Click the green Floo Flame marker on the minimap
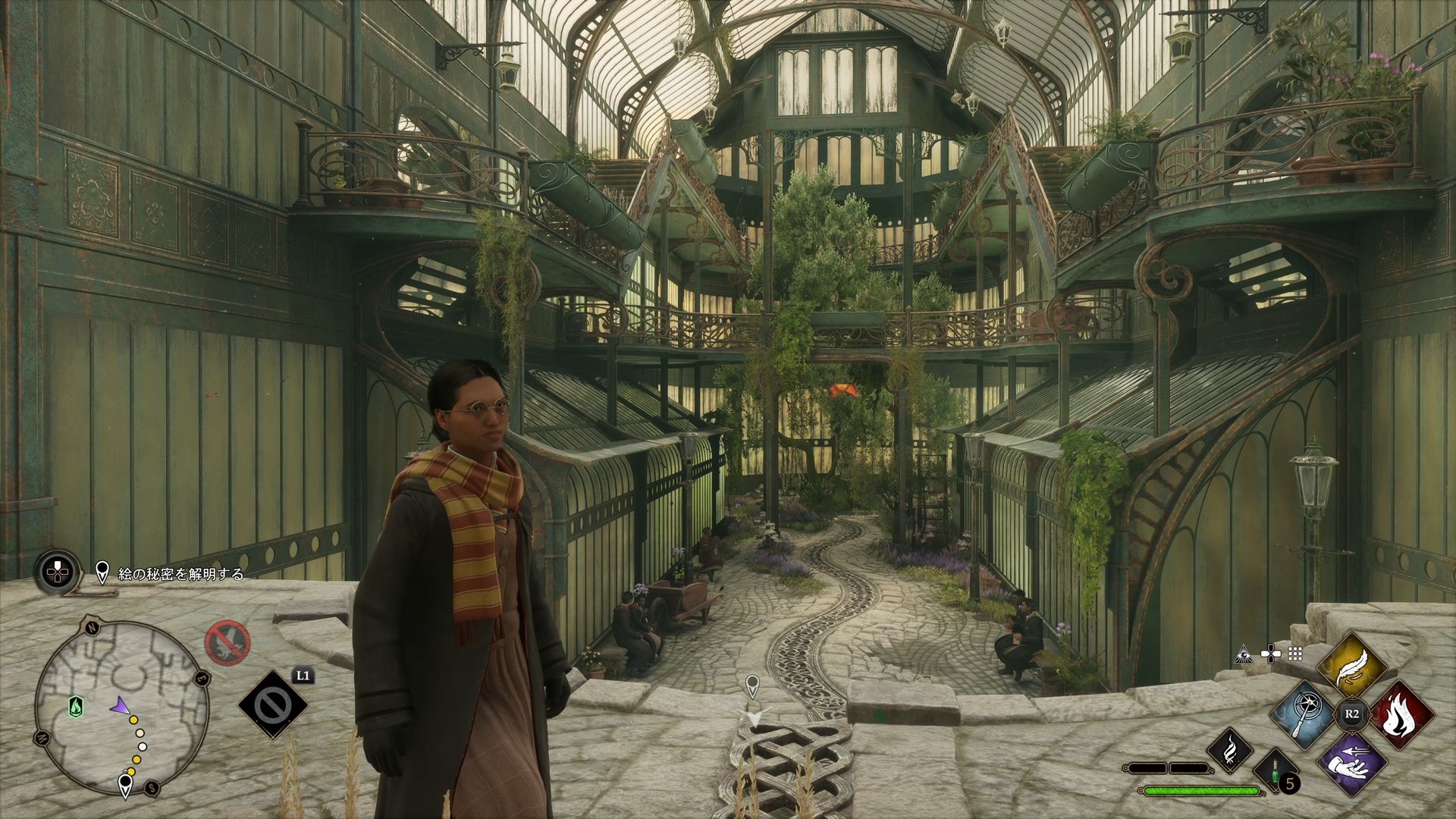Viewport: 1456px width, 819px height. (77, 707)
